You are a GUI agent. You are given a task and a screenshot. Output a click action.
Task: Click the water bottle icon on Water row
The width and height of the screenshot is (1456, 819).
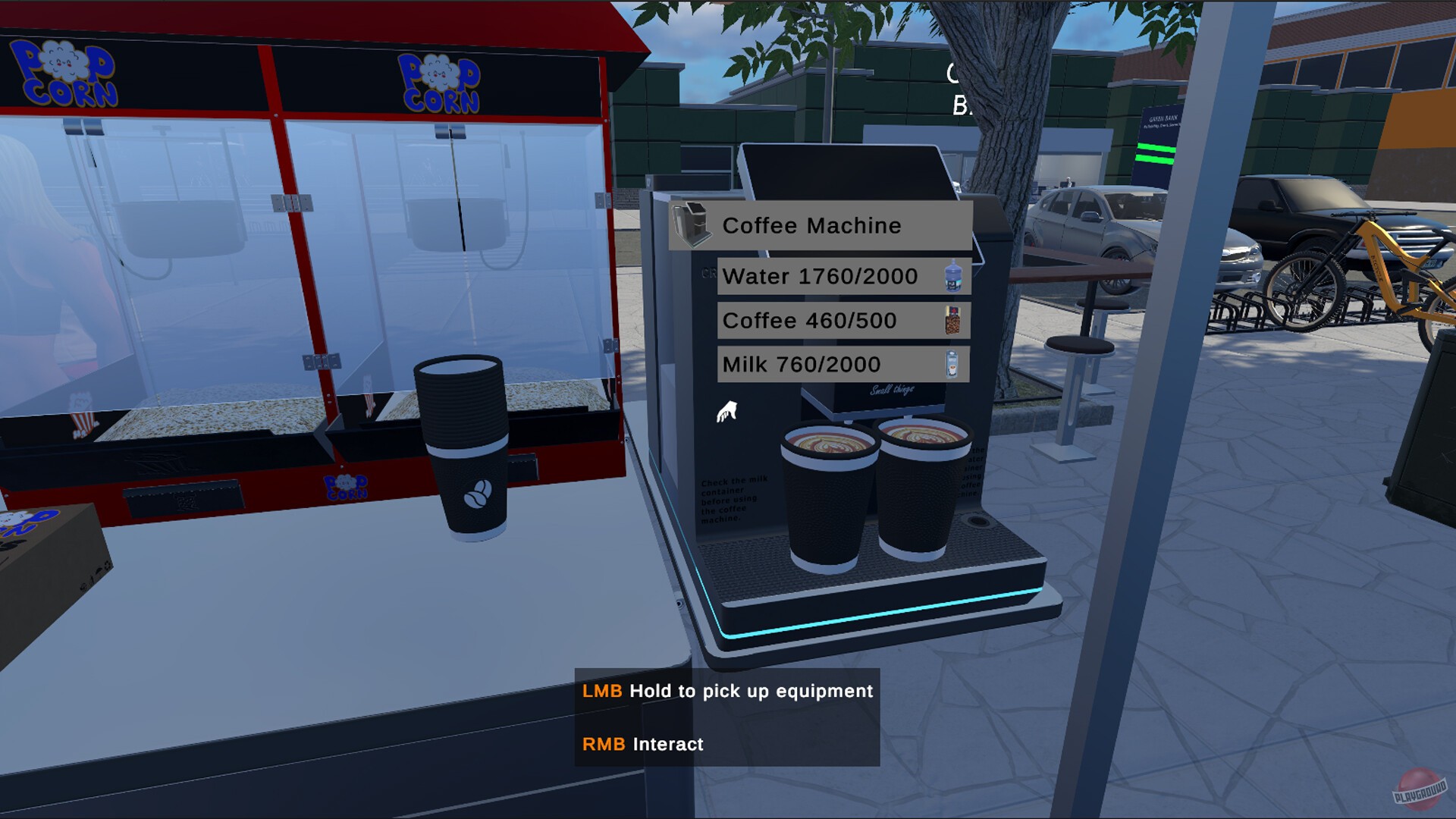pos(954,276)
